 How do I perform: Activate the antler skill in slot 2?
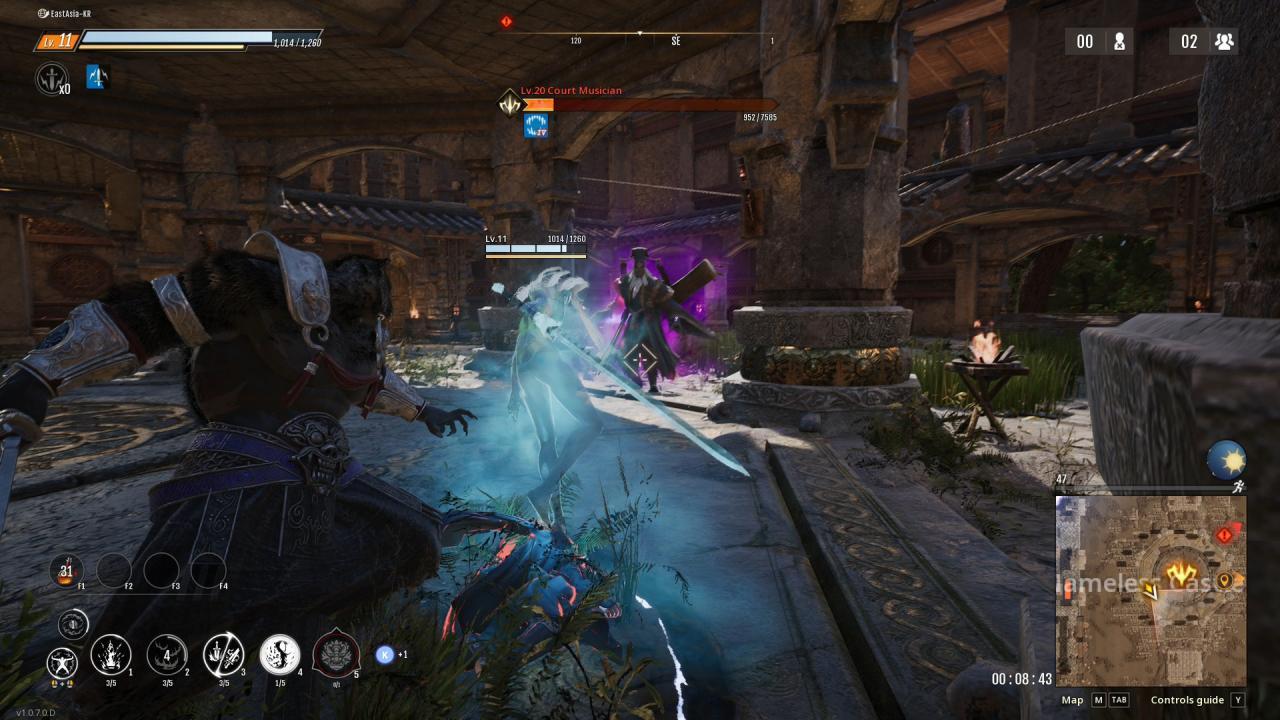tap(166, 655)
